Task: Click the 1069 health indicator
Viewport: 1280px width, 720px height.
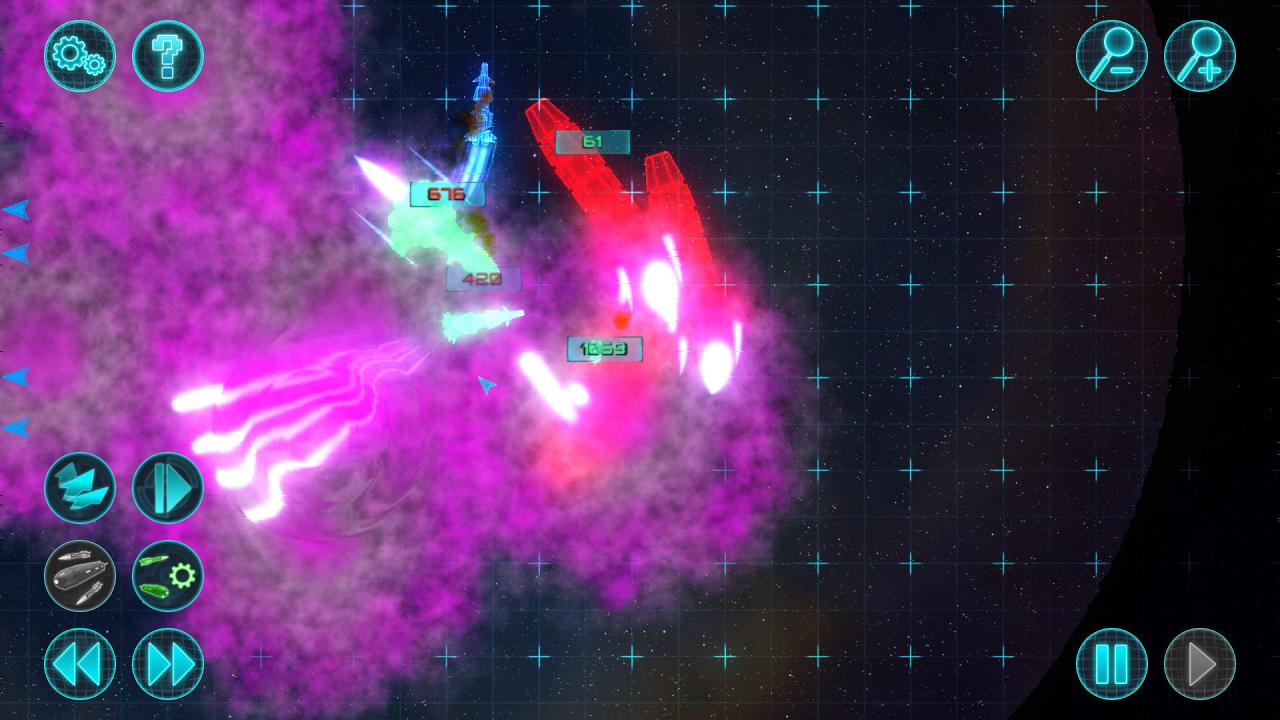Action: coord(603,350)
